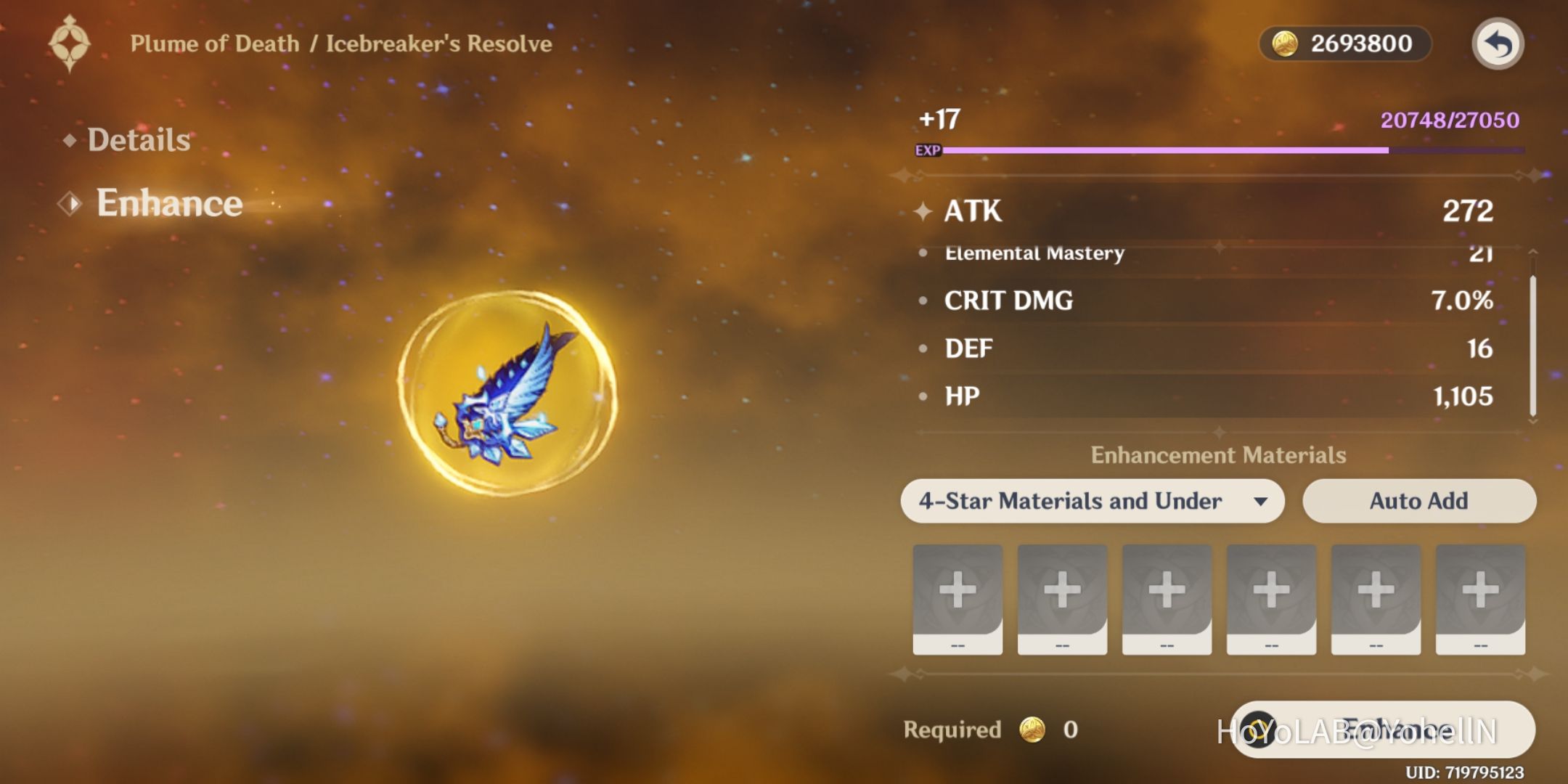1568x784 pixels.
Task: Open the 4-Star Materials and Under dropdown
Action: point(1092,501)
